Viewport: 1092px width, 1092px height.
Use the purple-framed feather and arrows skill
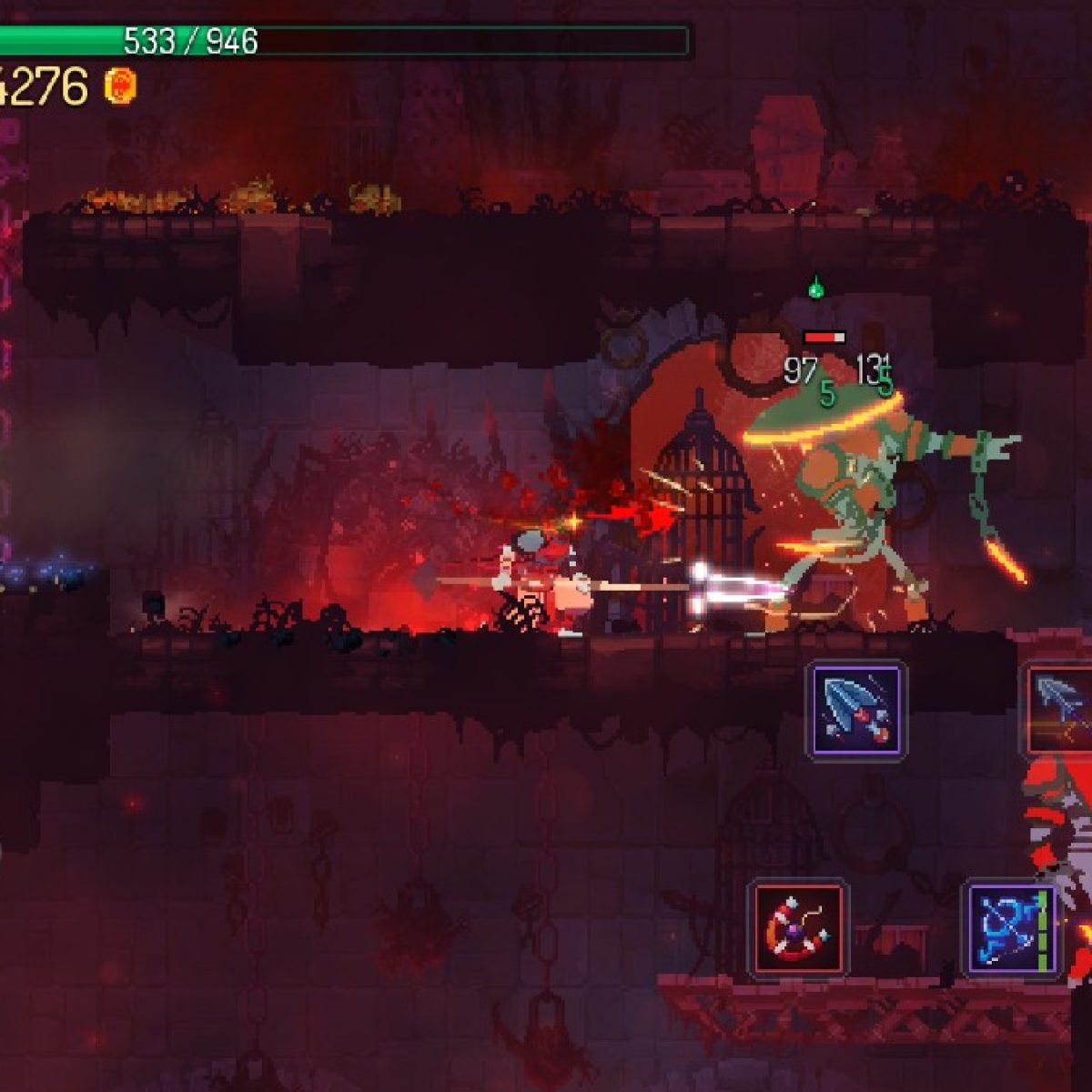pos(855,710)
